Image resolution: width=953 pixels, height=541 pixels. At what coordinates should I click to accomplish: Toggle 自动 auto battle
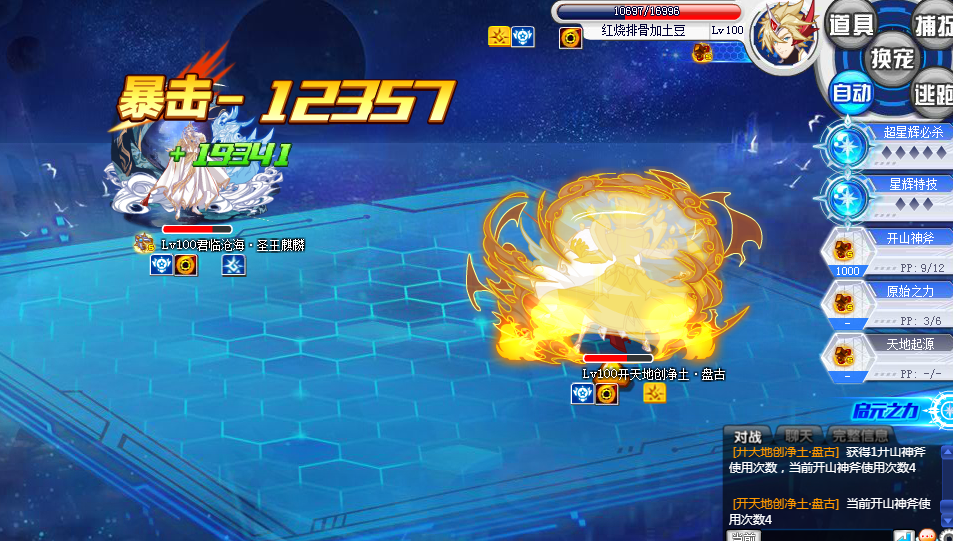click(x=851, y=94)
